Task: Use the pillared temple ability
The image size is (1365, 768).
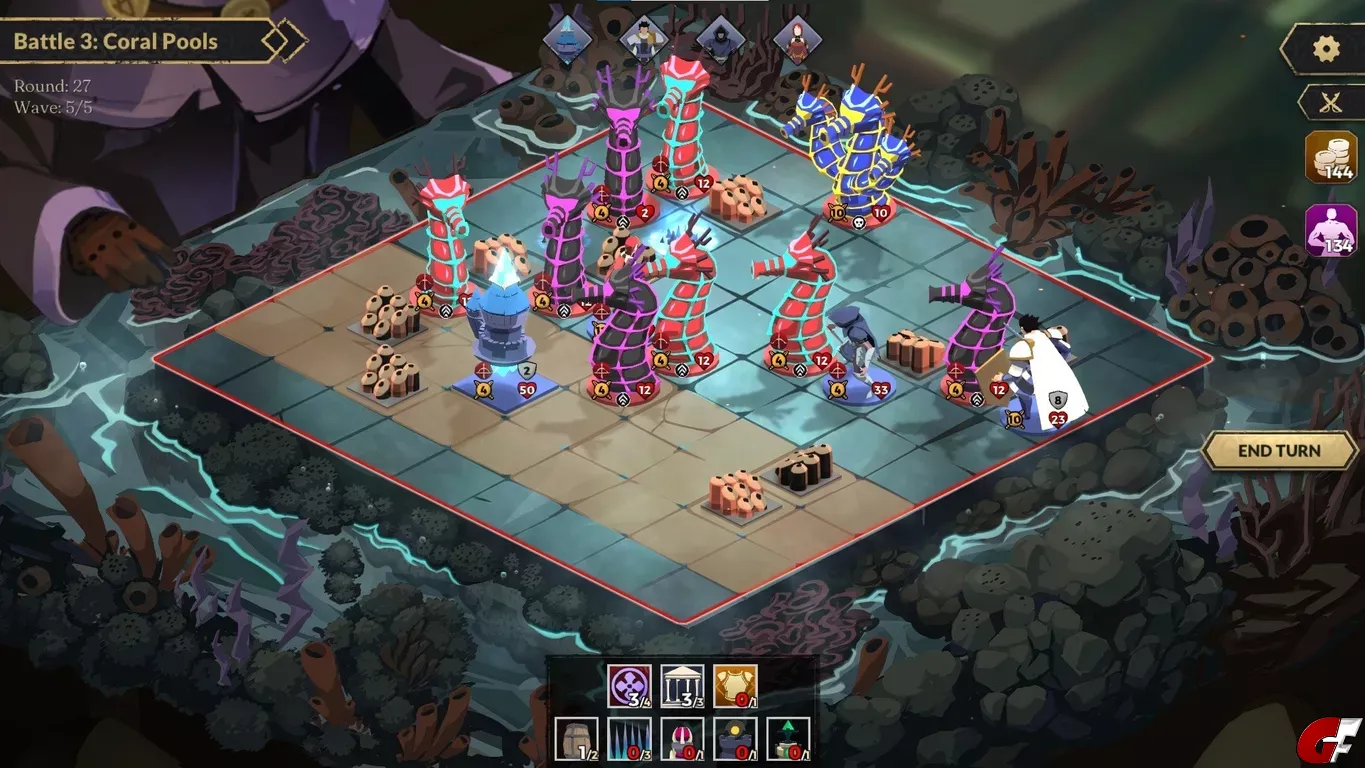Action: tap(682, 686)
